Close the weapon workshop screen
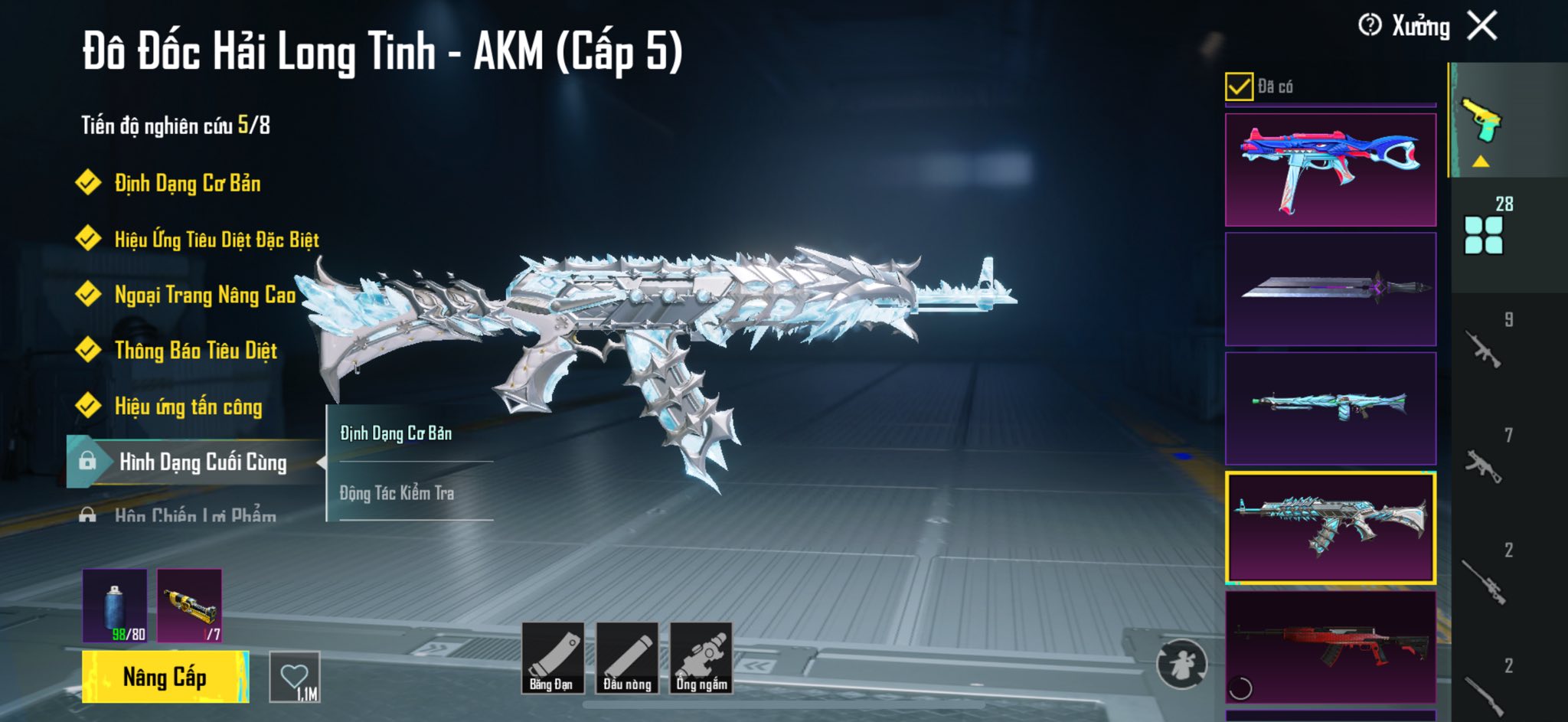 (x=1482, y=26)
